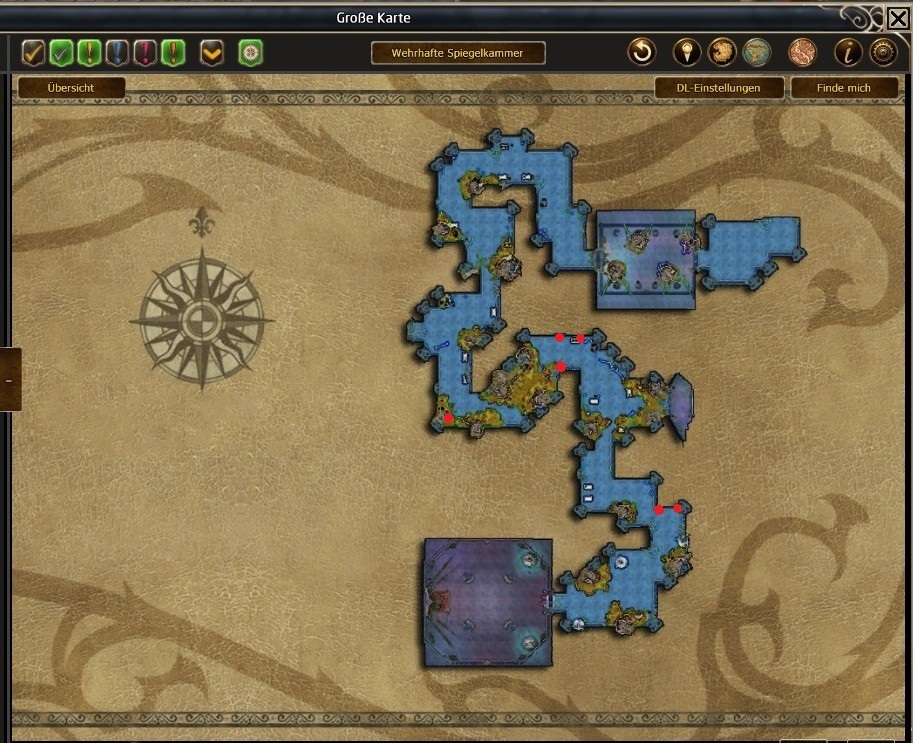Open DL-Einstellungen settings
The image size is (913, 743).
718,88
